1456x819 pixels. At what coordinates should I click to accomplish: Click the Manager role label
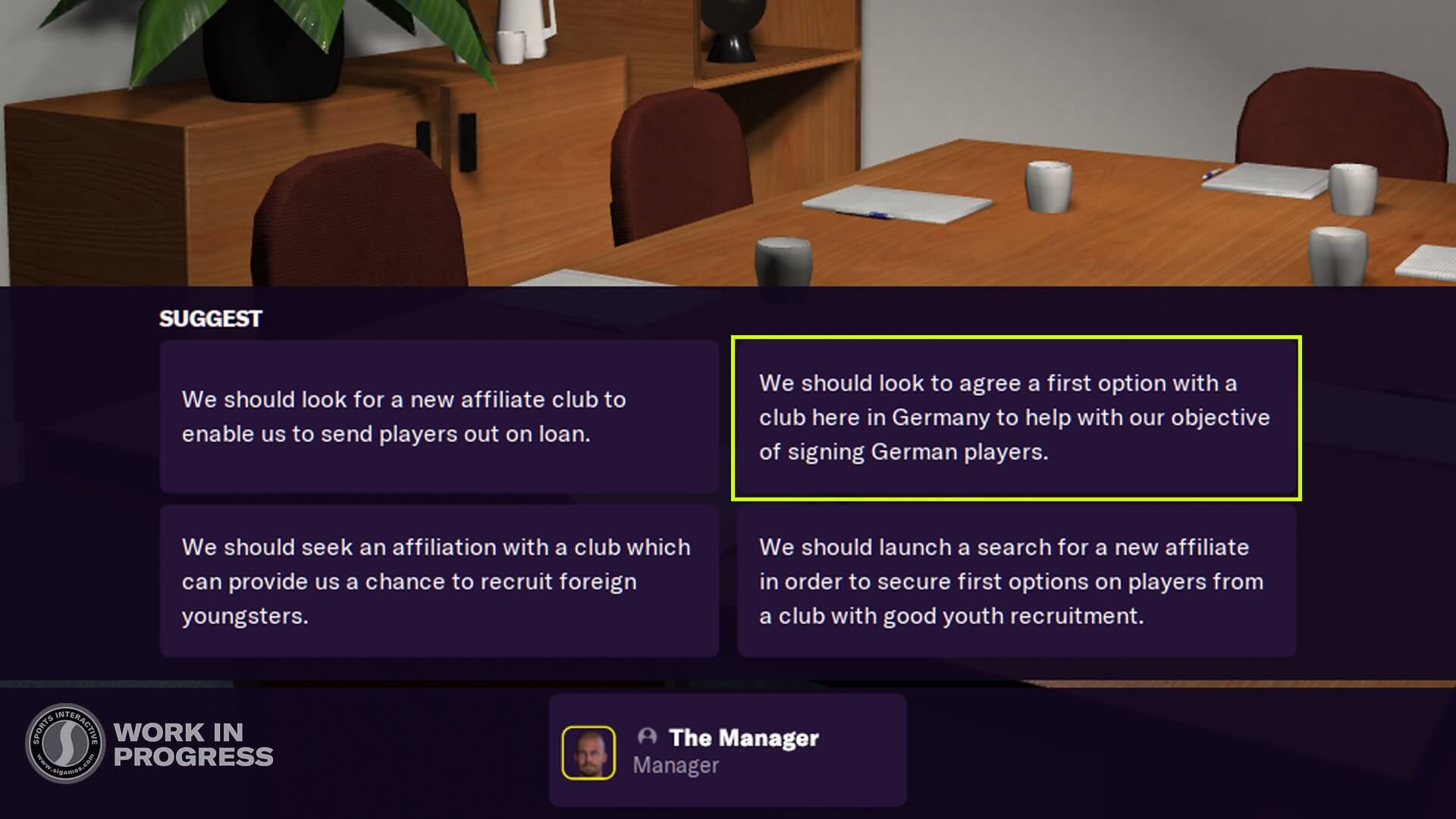[x=676, y=765]
